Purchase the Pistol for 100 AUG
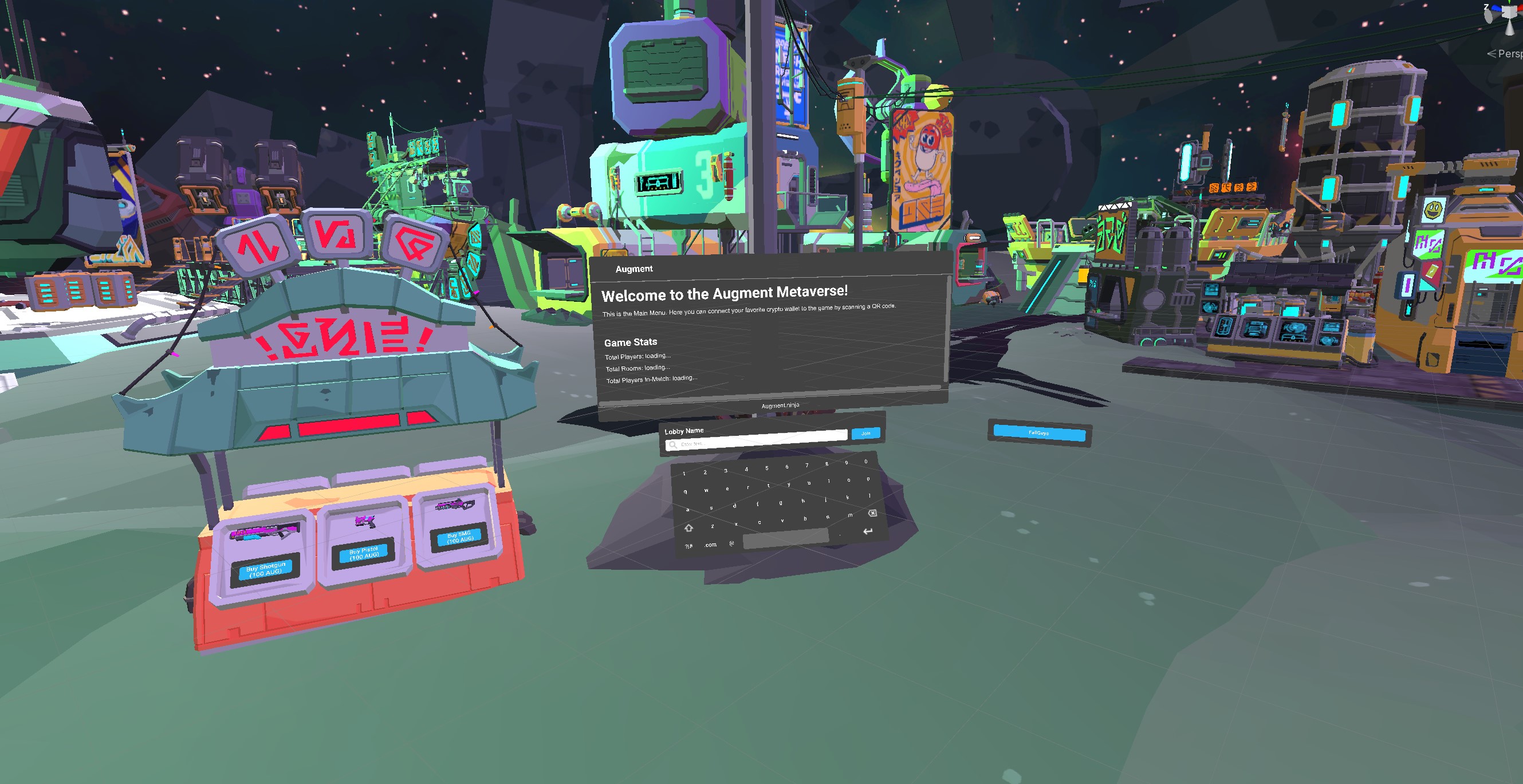This screenshot has height=784, width=1523. [364, 553]
